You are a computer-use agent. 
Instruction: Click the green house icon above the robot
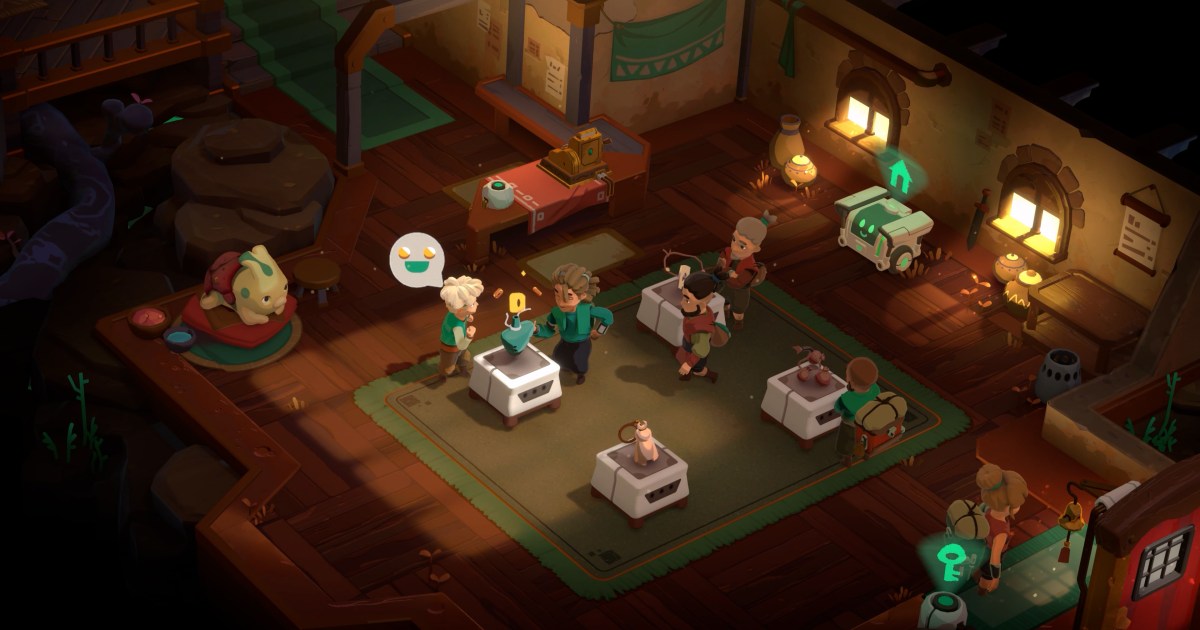[899, 174]
